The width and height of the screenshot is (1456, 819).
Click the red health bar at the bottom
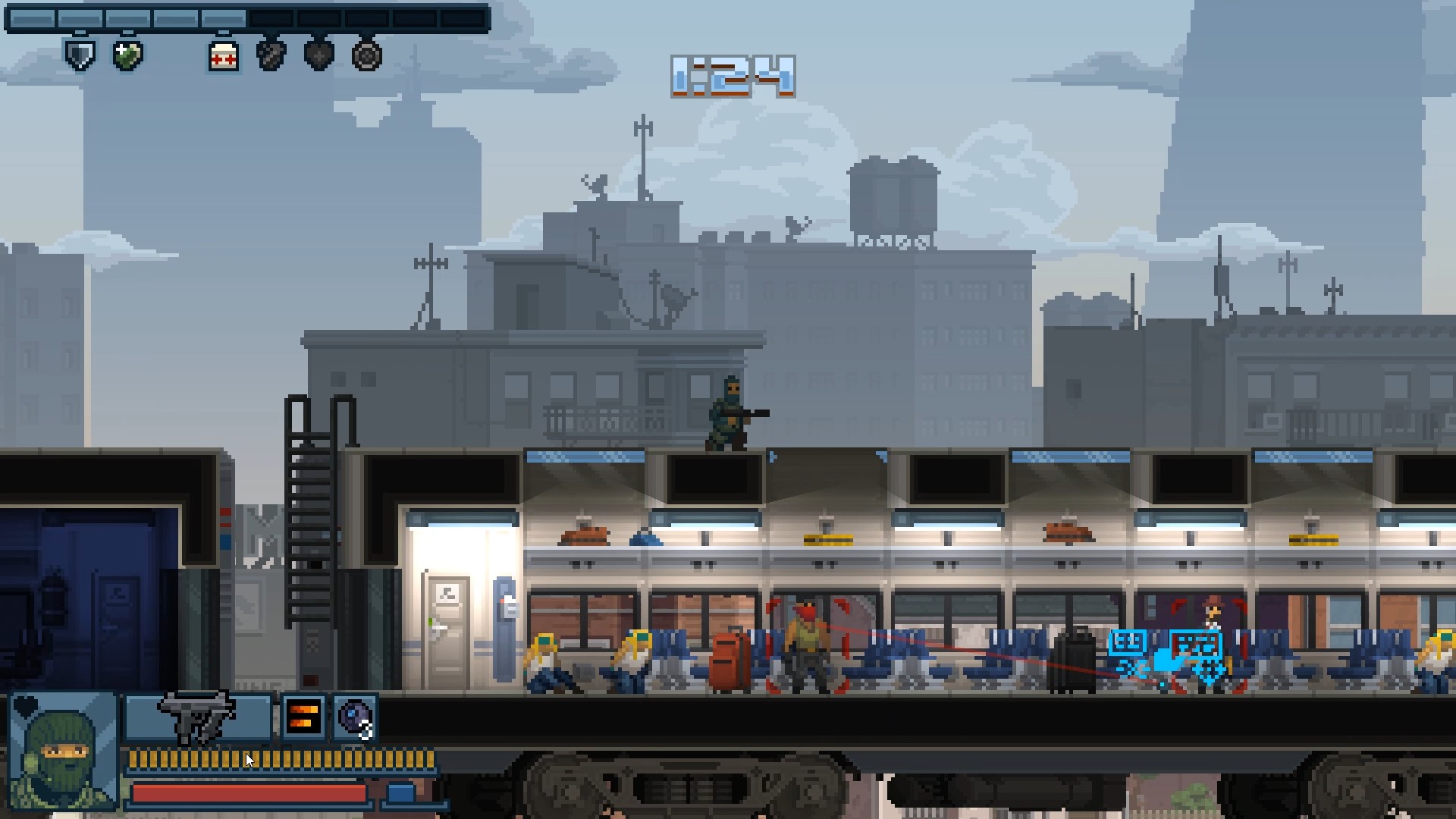(249, 792)
